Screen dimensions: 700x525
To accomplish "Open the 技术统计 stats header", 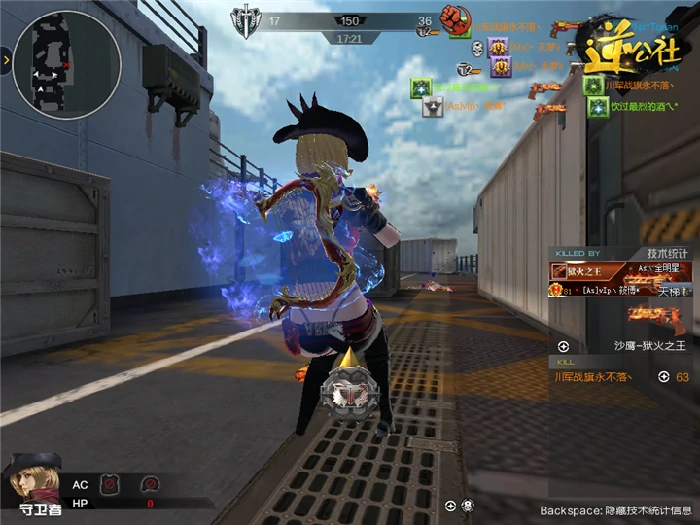I will tap(667, 254).
